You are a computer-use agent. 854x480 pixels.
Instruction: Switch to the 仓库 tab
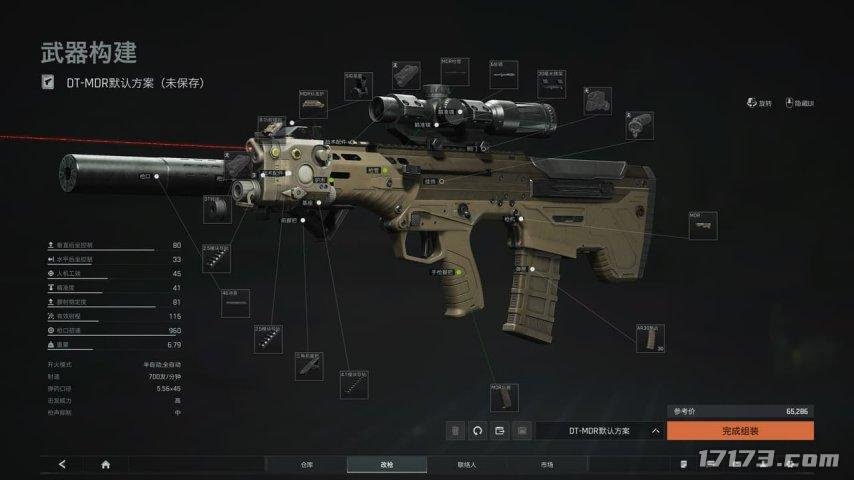[x=306, y=464]
